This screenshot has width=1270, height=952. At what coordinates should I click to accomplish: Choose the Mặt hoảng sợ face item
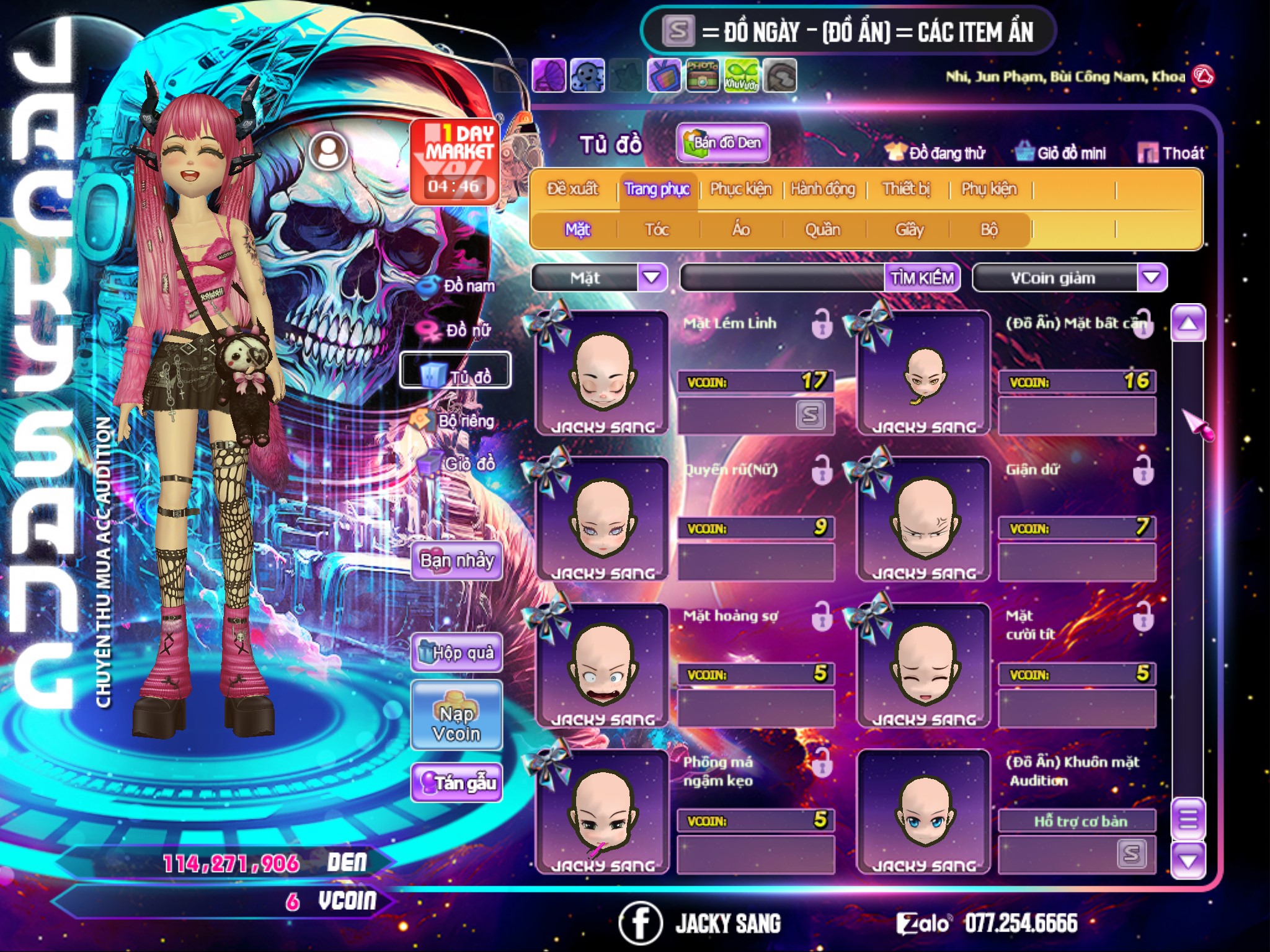point(603,666)
